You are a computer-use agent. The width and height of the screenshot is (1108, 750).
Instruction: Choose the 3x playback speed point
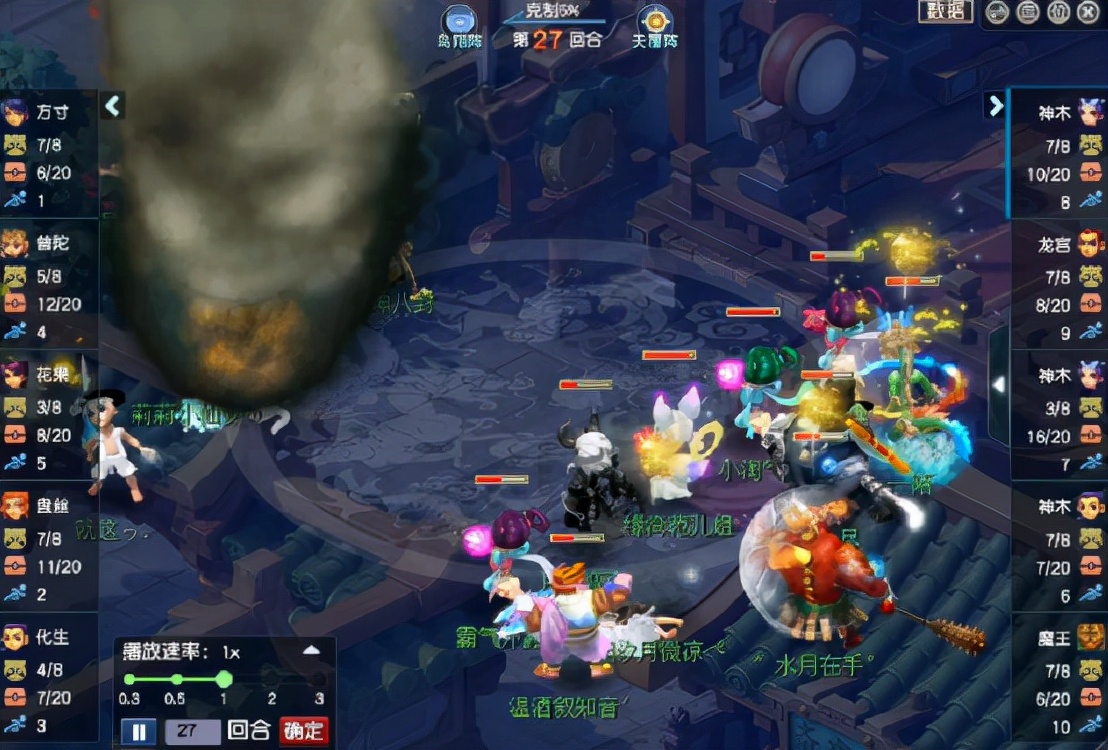[x=319, y=679]
